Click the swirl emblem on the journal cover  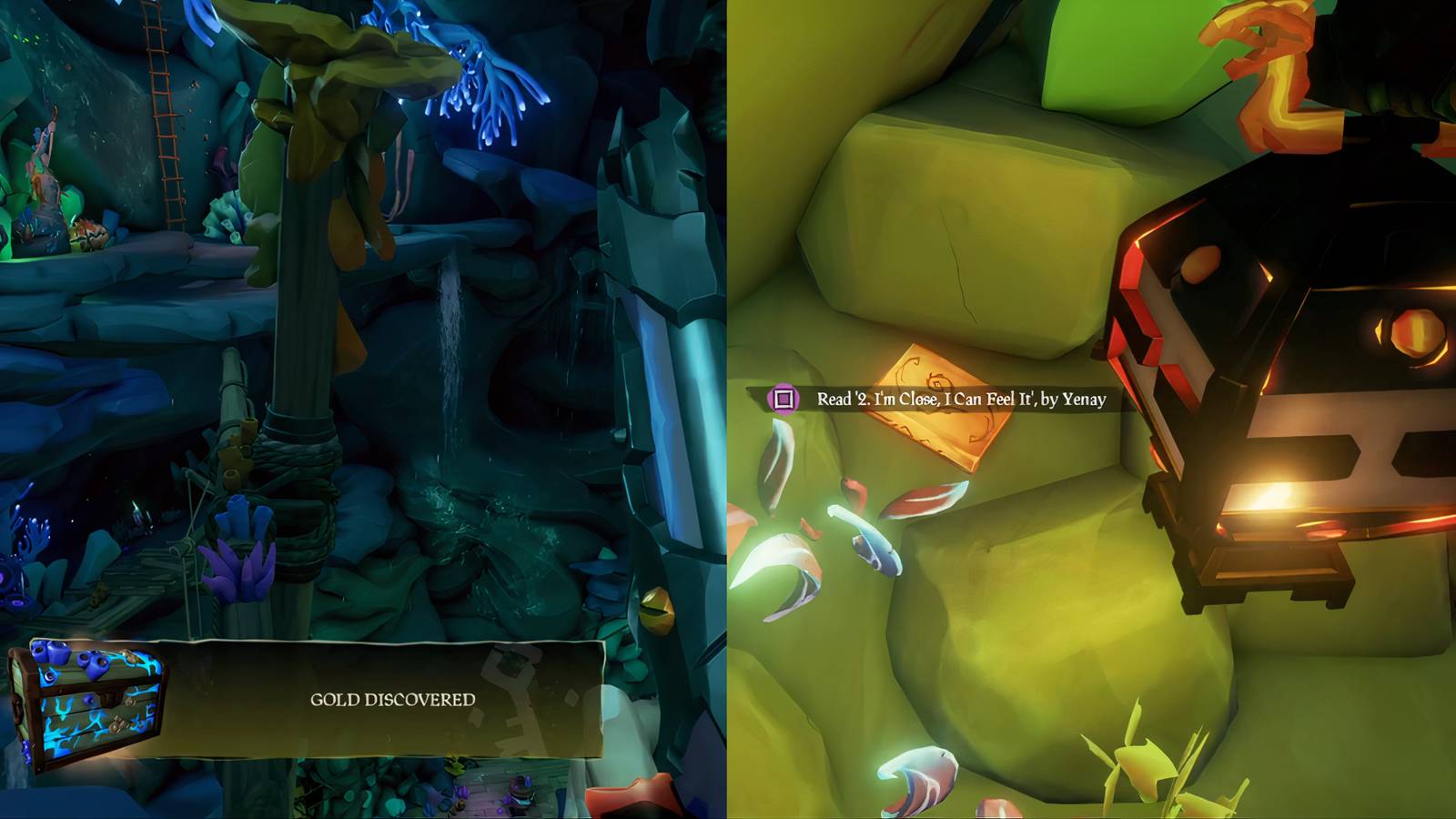tap(937, 382)
